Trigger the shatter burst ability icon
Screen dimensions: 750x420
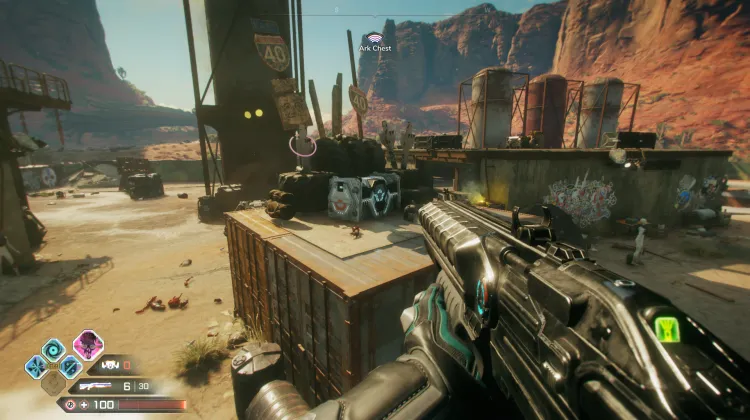pos(36,366)
